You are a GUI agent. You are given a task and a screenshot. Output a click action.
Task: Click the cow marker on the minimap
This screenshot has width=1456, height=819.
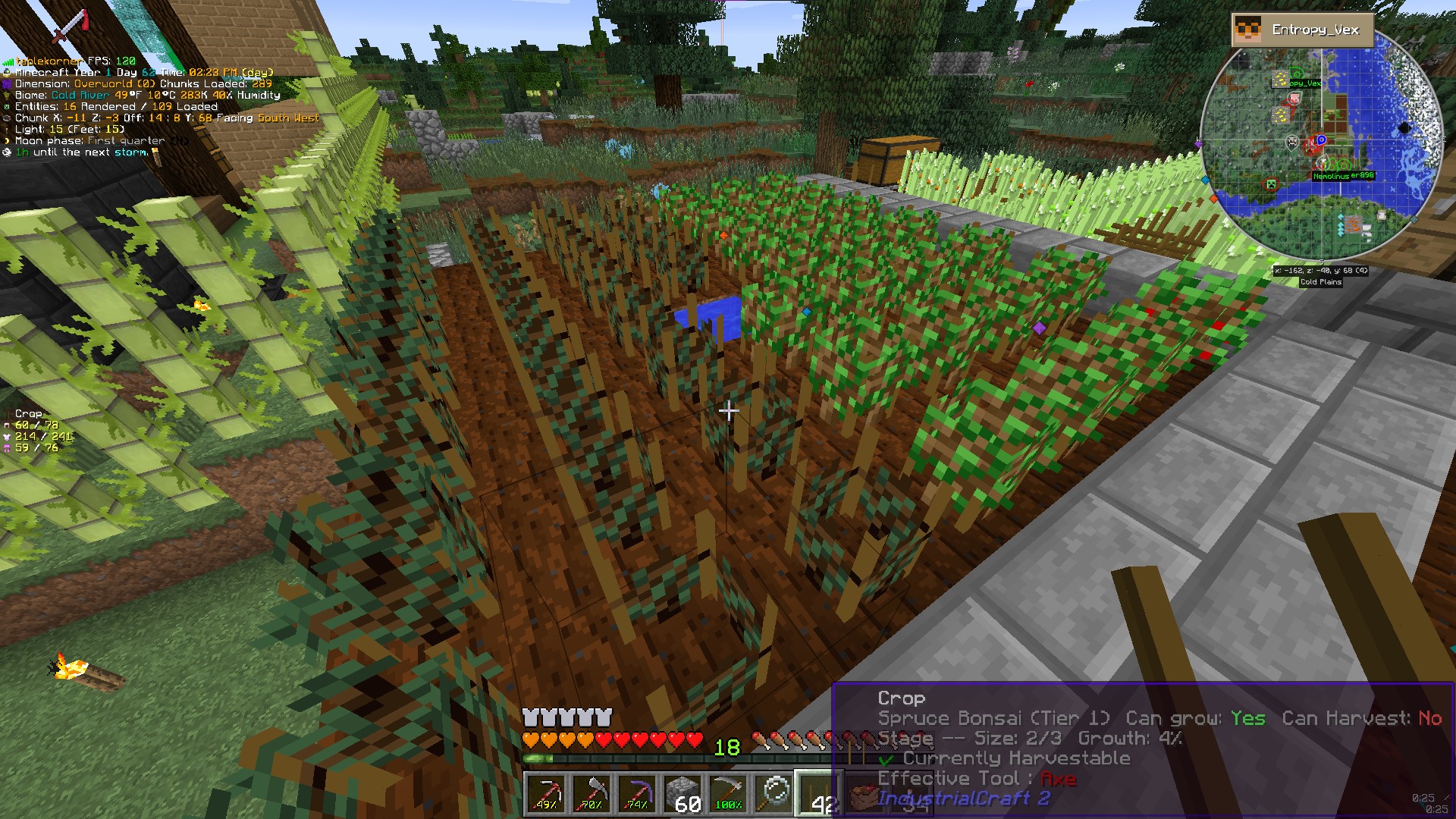pos(1292,142)
